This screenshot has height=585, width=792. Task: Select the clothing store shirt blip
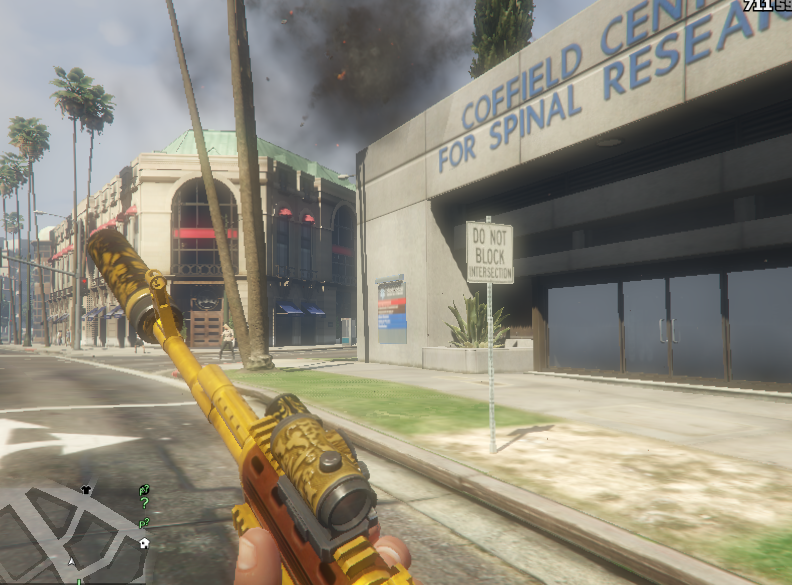85,490
